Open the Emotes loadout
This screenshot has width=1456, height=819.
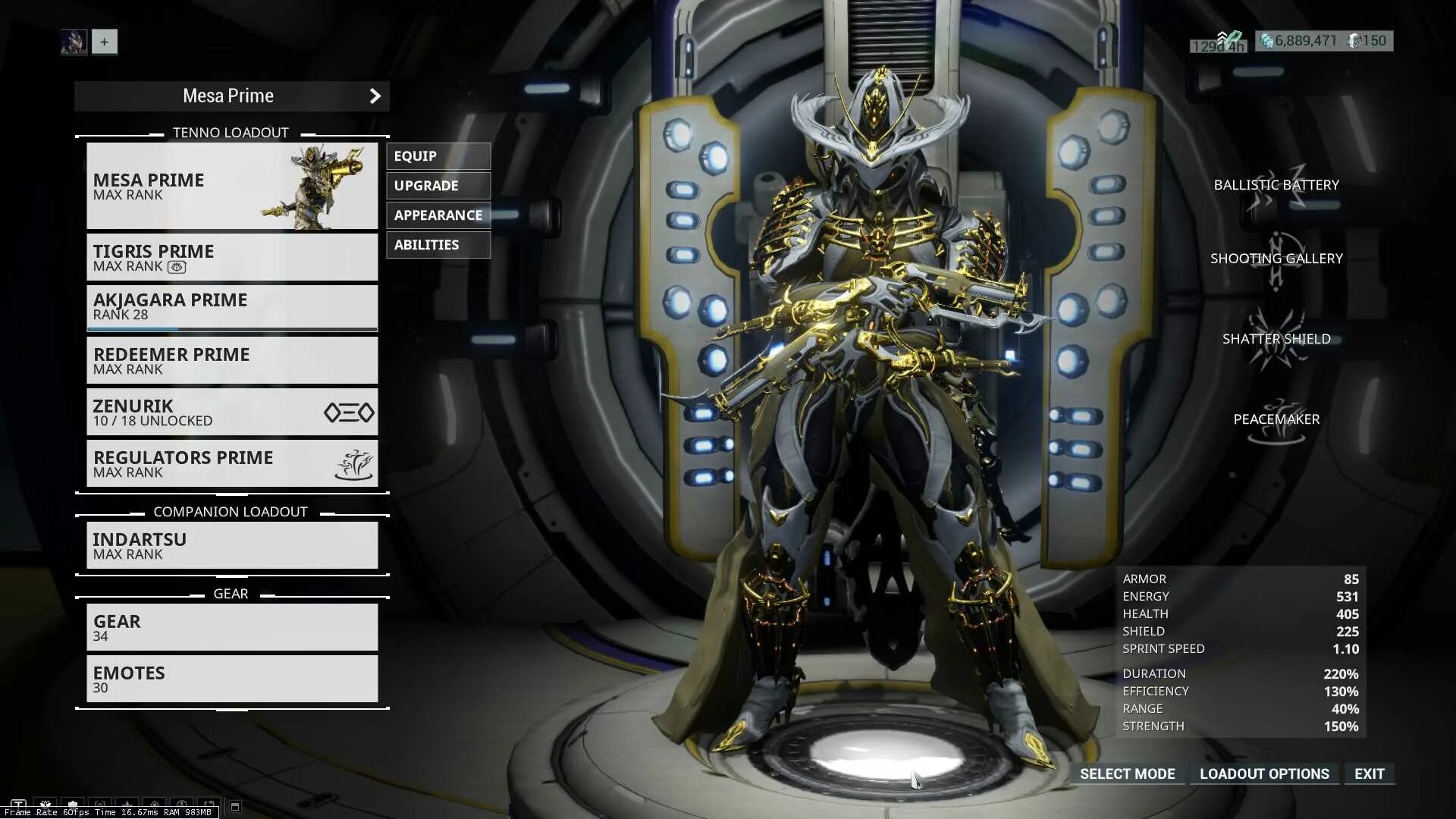click(231, 679)
